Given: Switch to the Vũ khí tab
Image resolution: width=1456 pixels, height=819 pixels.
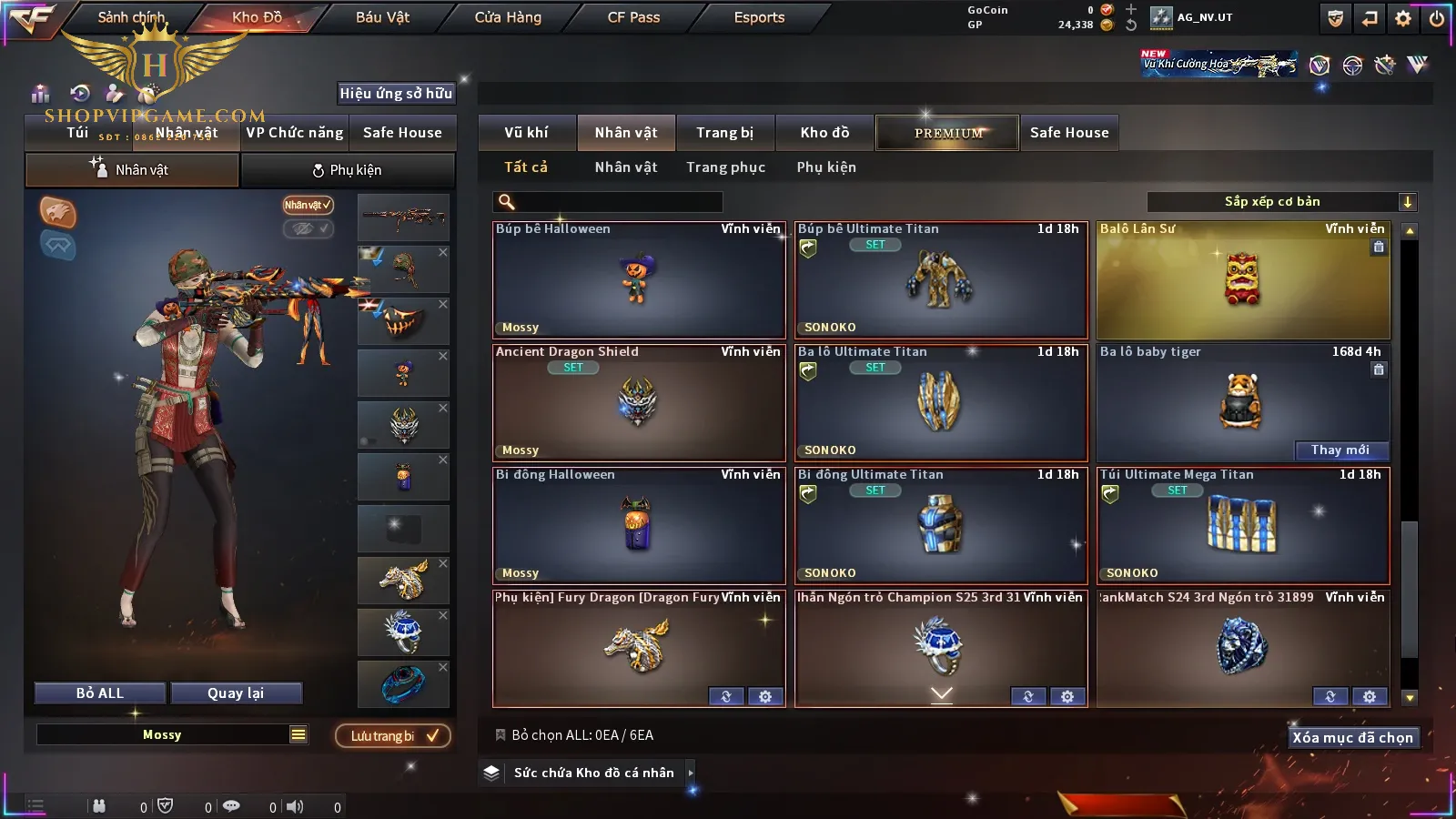Looking at the screenshot, I should point(526,133).
